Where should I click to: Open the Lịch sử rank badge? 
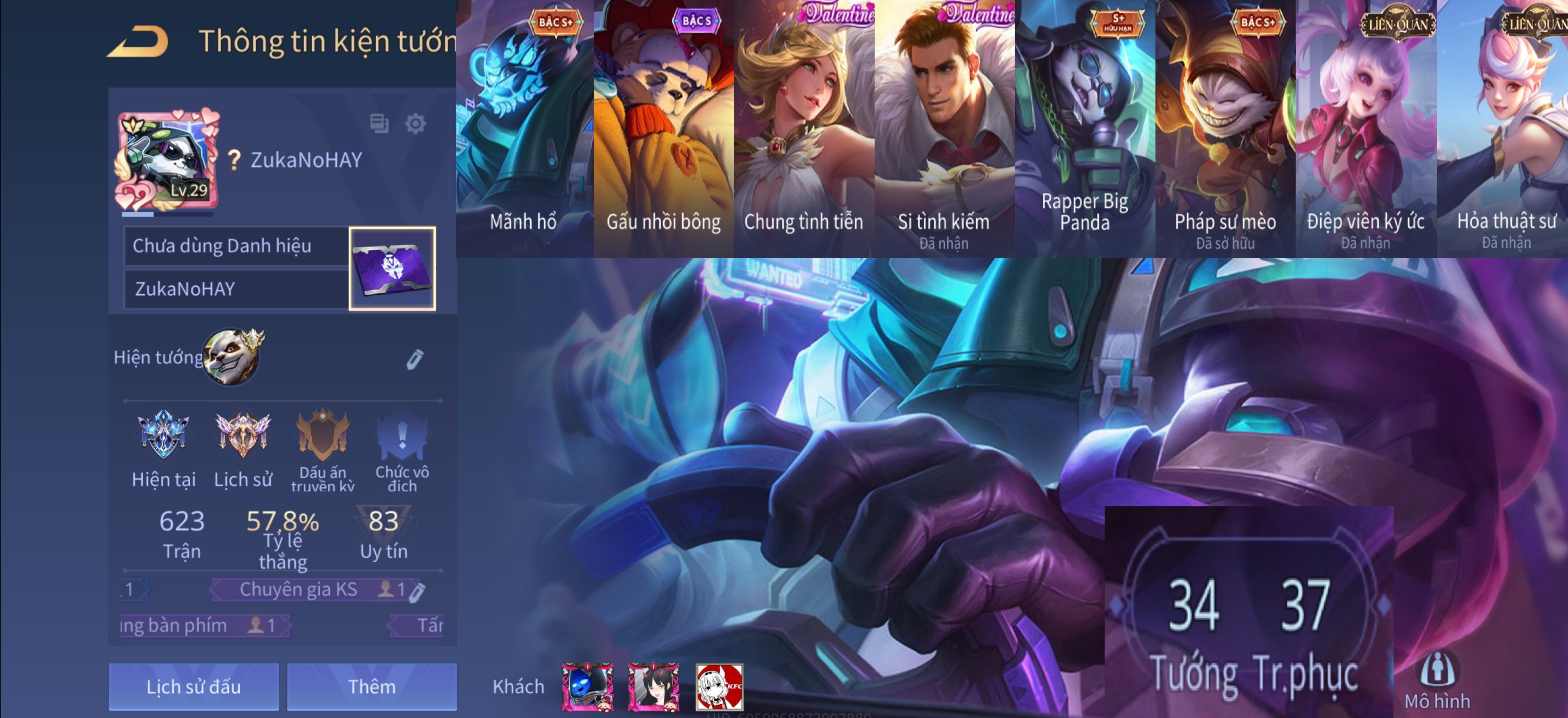point(243,434)
